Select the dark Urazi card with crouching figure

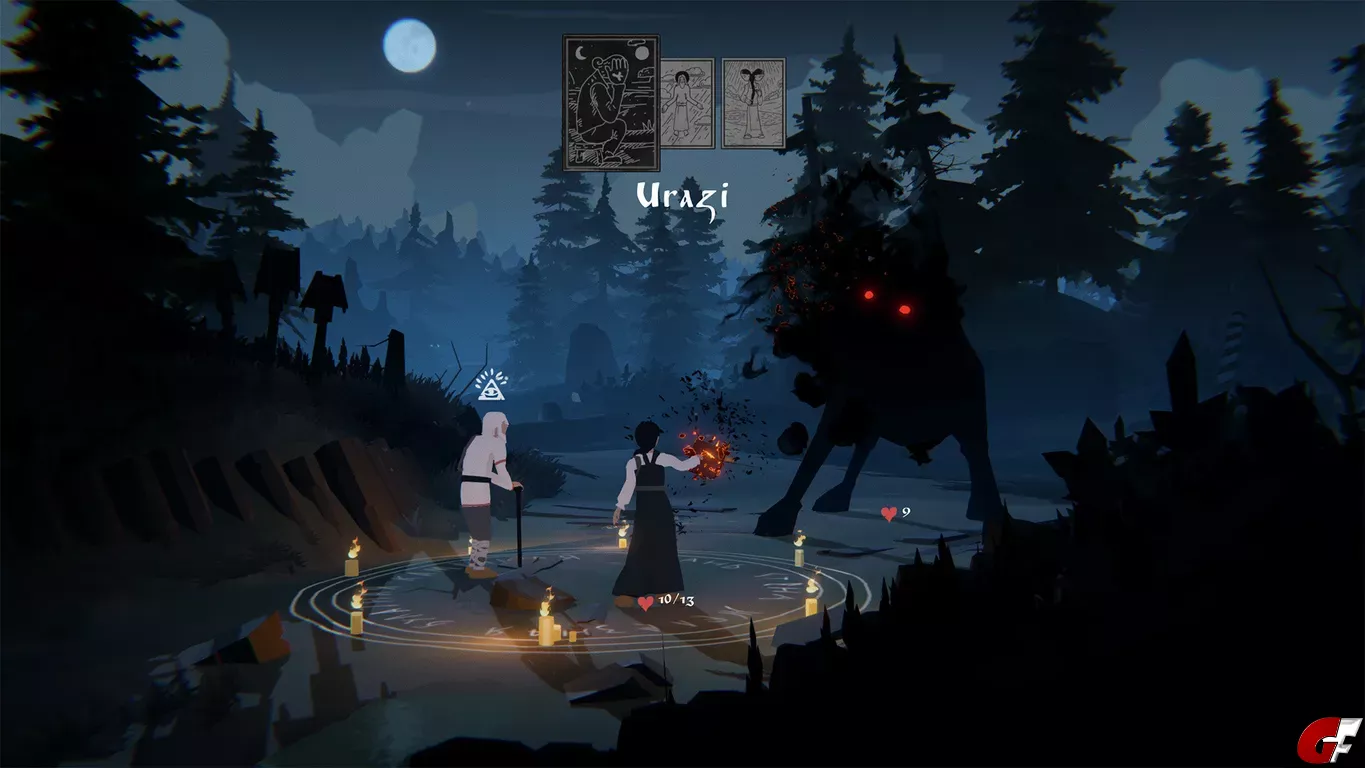click(x=611, y=103)
